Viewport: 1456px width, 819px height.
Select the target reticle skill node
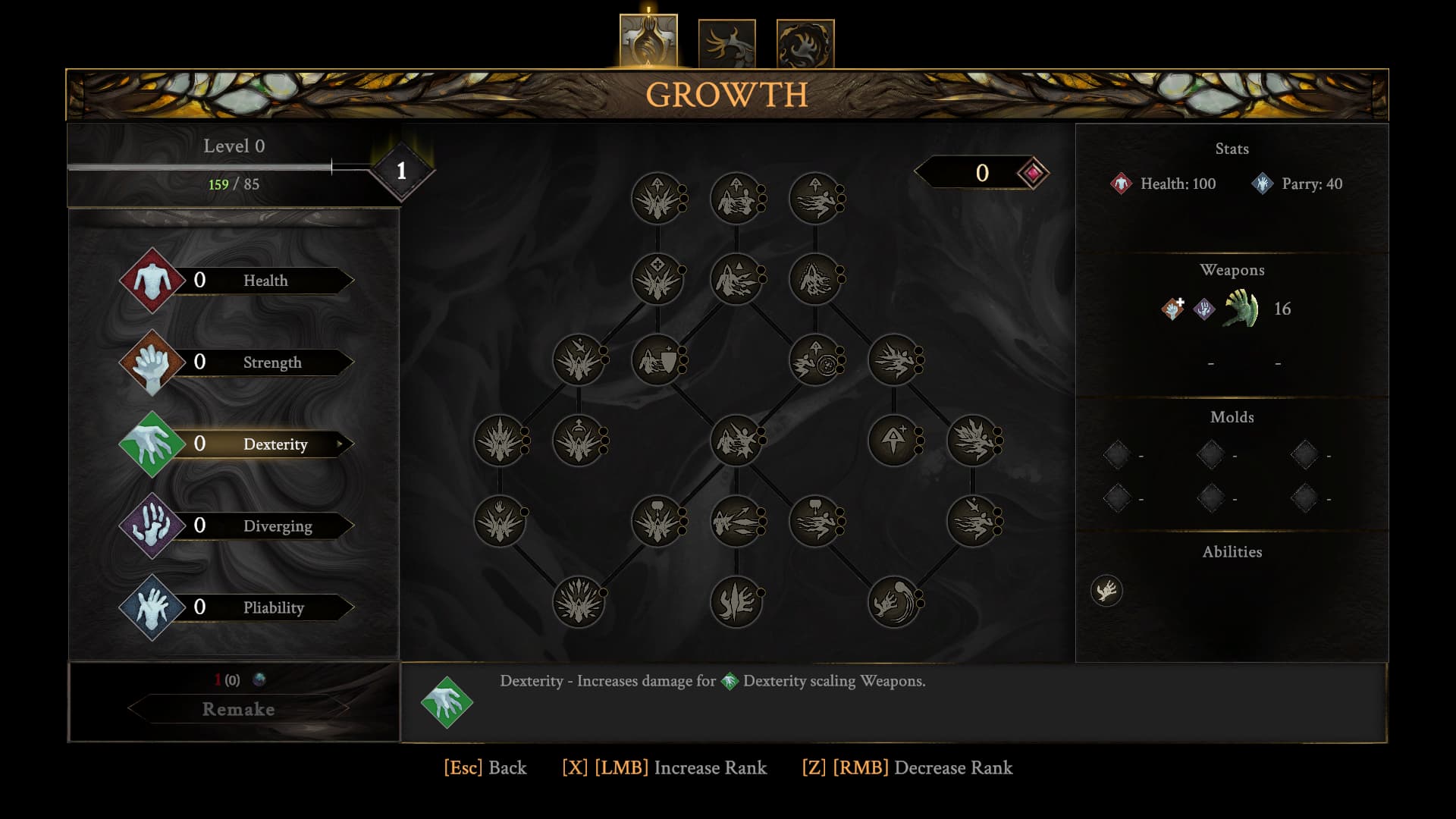tap(815, 360)
